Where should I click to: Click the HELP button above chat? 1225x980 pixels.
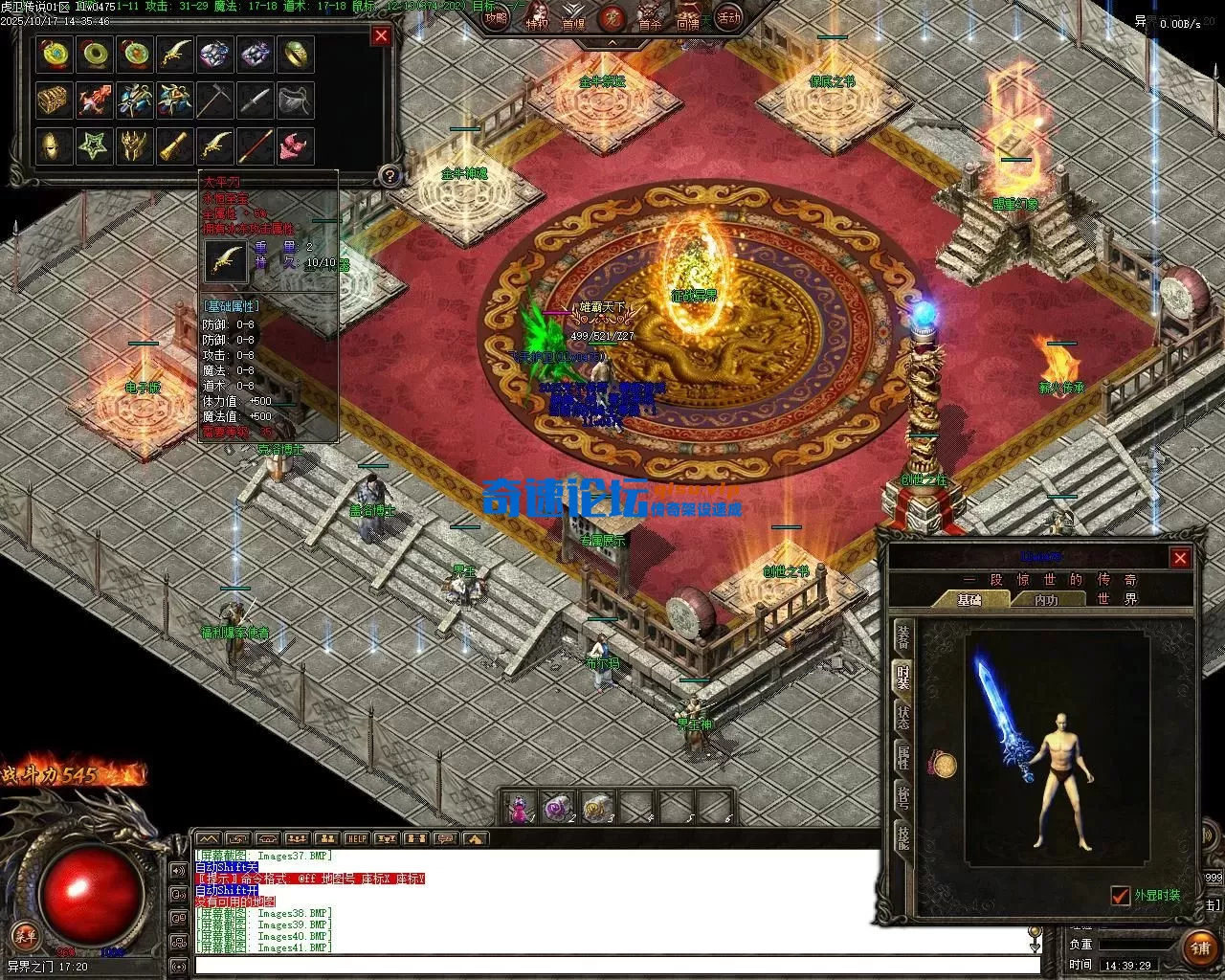356,839
